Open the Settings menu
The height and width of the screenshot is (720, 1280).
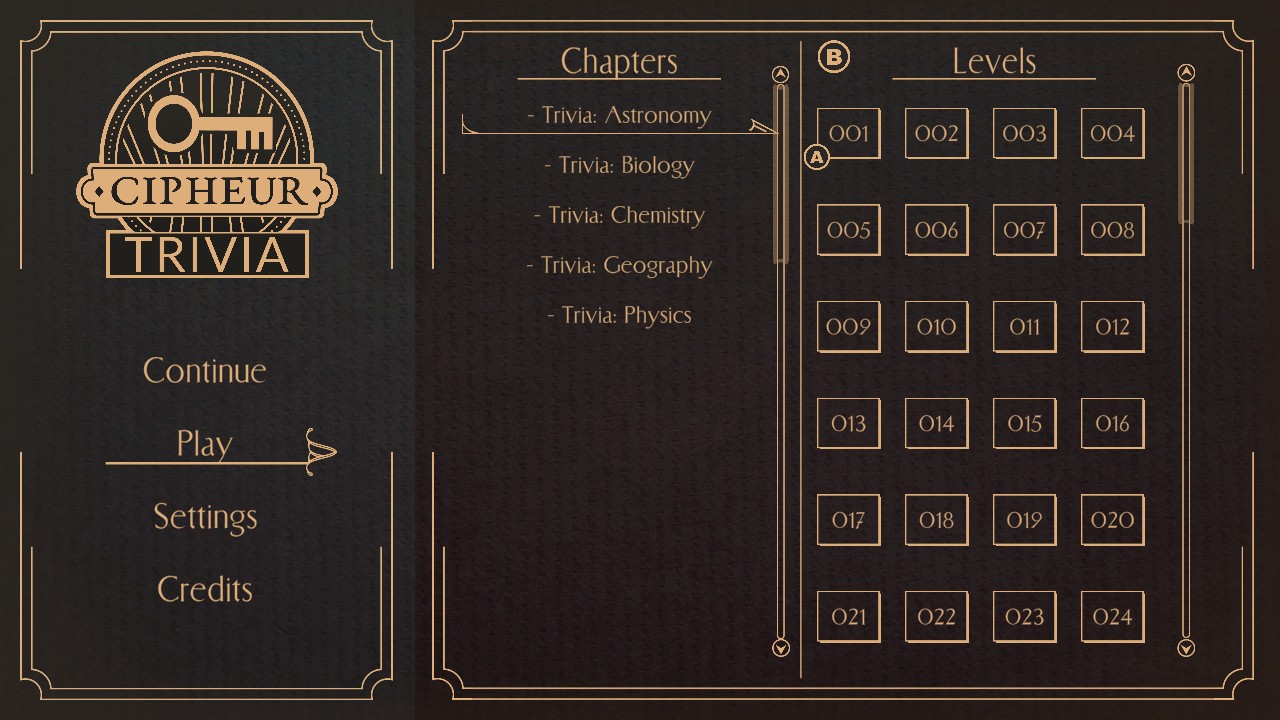[204, 517]
